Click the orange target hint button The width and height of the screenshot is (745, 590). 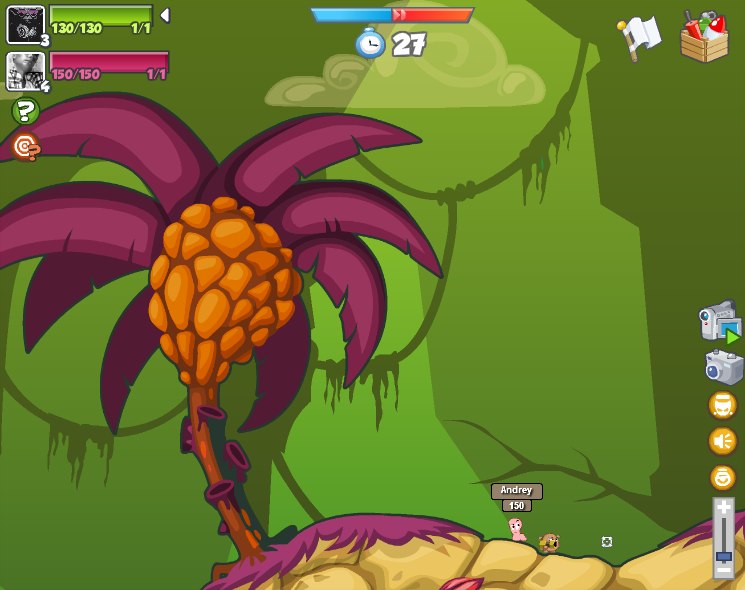pos(25,147)
